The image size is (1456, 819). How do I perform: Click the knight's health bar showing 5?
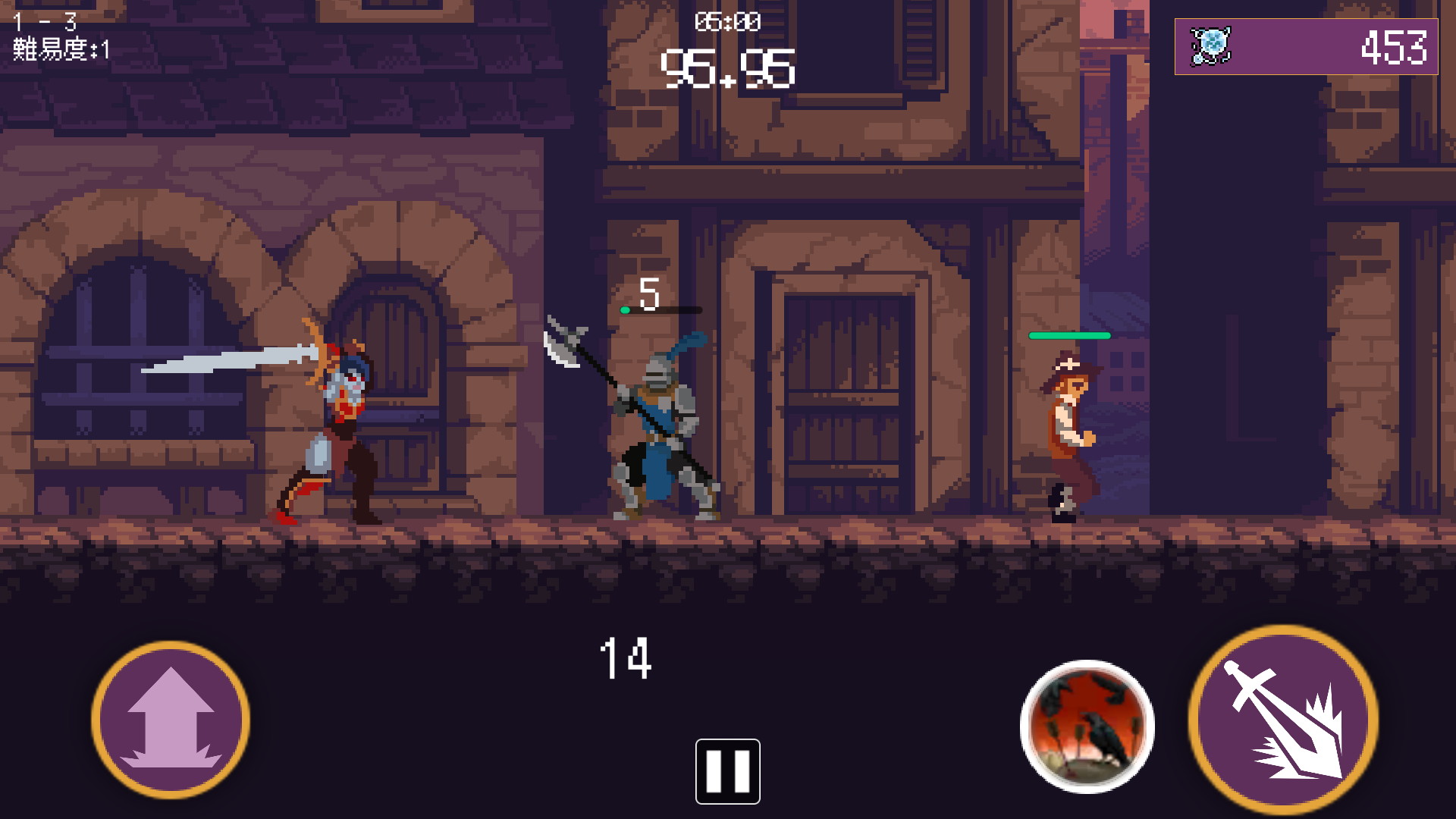pos(660,309)
